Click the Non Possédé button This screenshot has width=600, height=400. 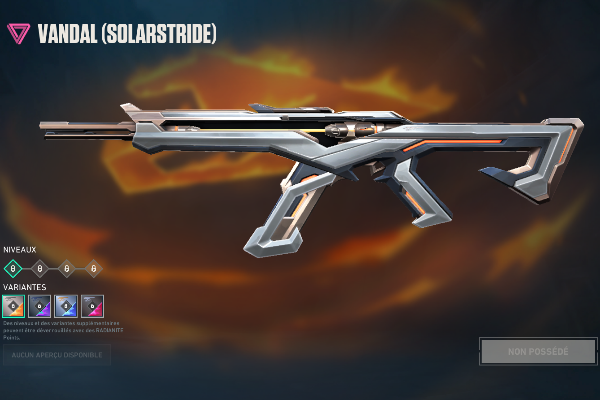pyautogui.click(x=538, y=352)
